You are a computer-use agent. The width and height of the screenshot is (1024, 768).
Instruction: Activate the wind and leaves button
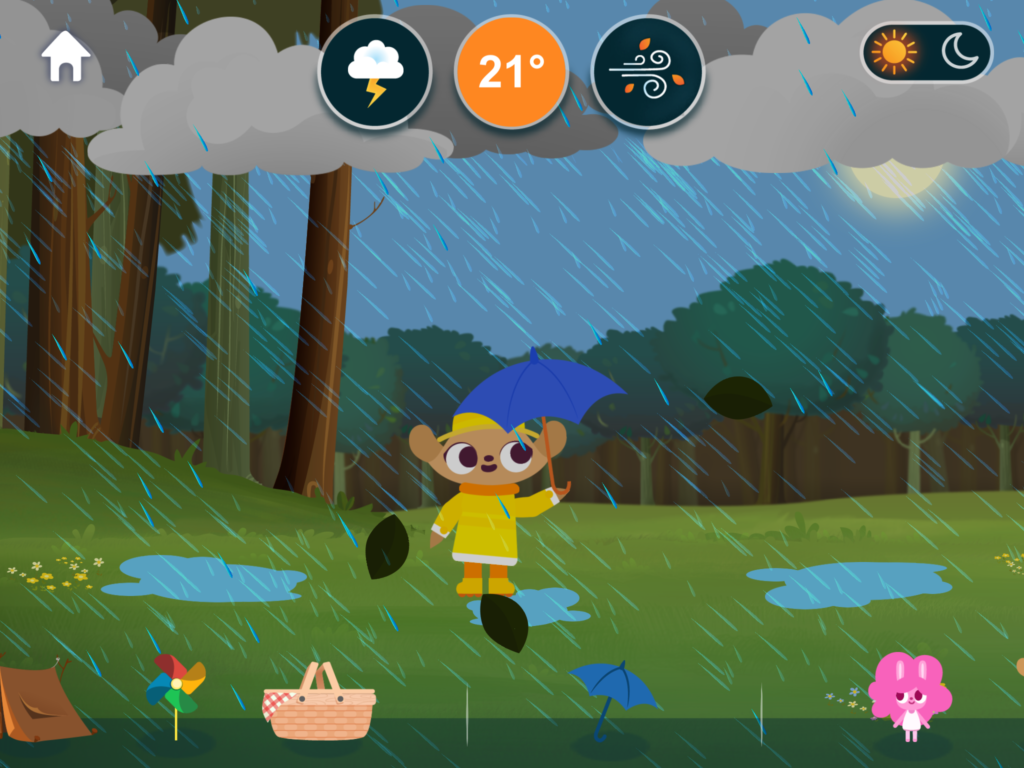[x=647, y=73]
